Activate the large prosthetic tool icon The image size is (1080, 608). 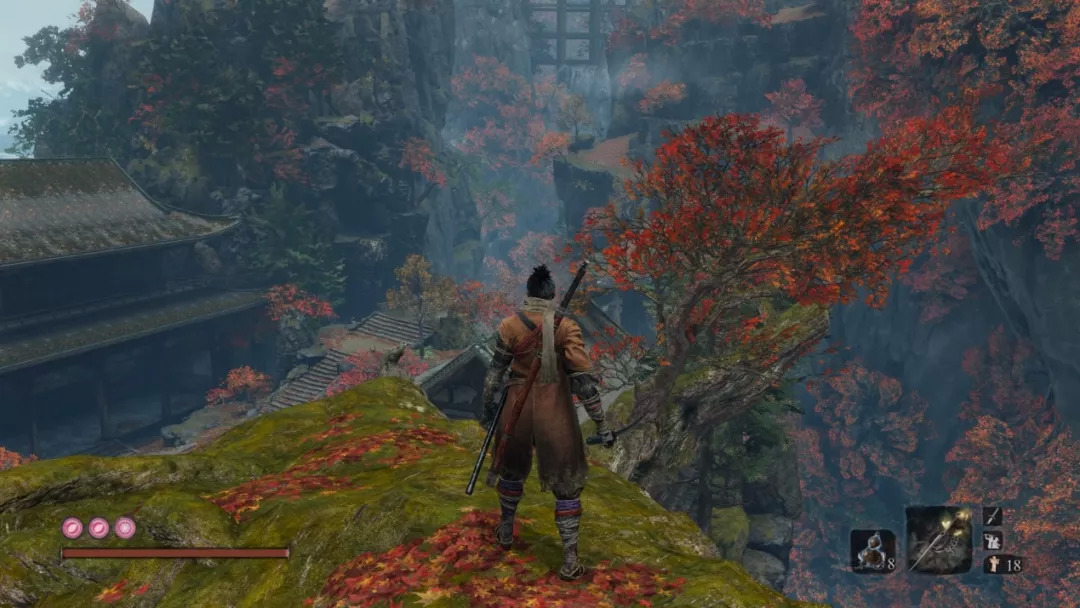938,540
